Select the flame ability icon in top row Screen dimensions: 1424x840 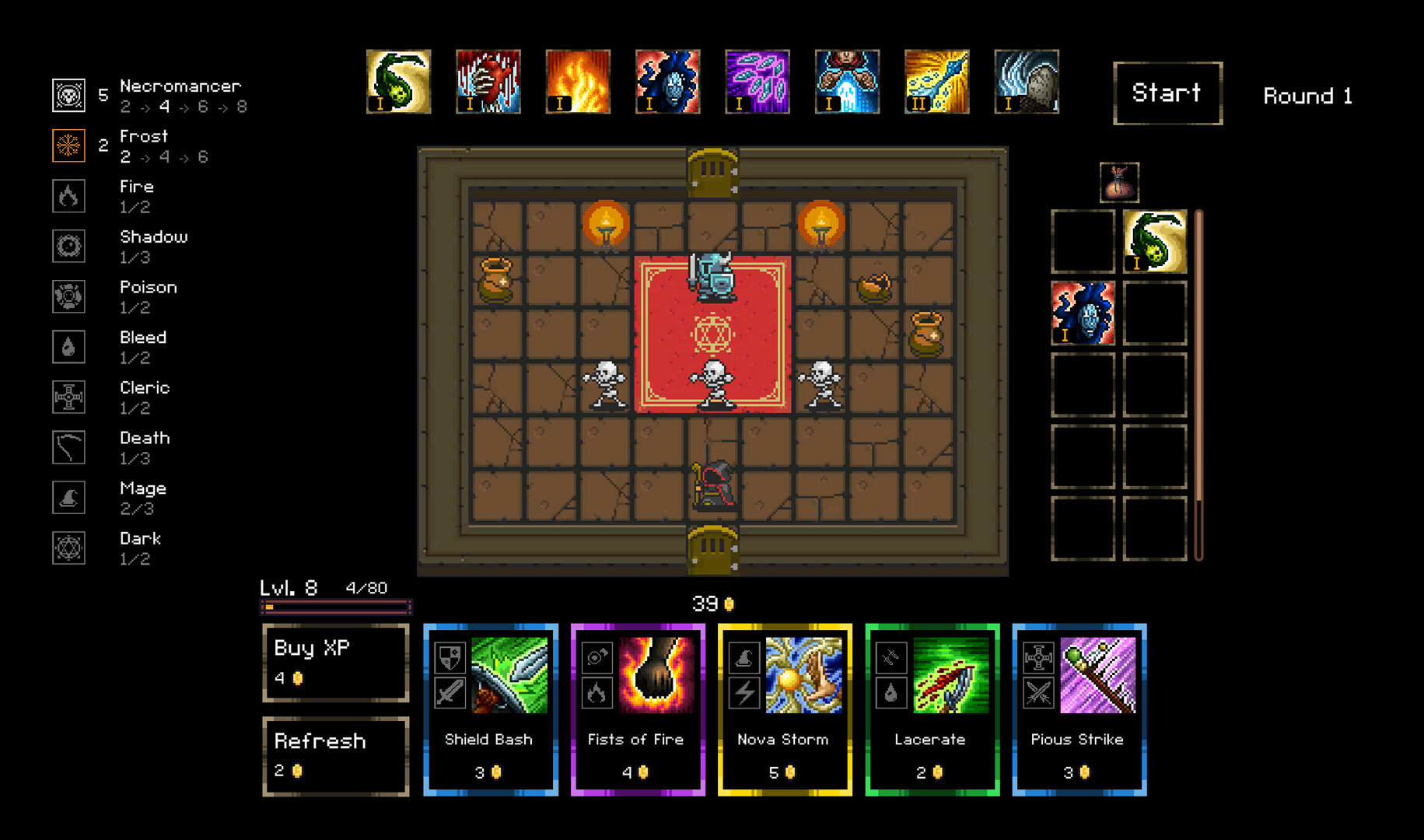578,81
